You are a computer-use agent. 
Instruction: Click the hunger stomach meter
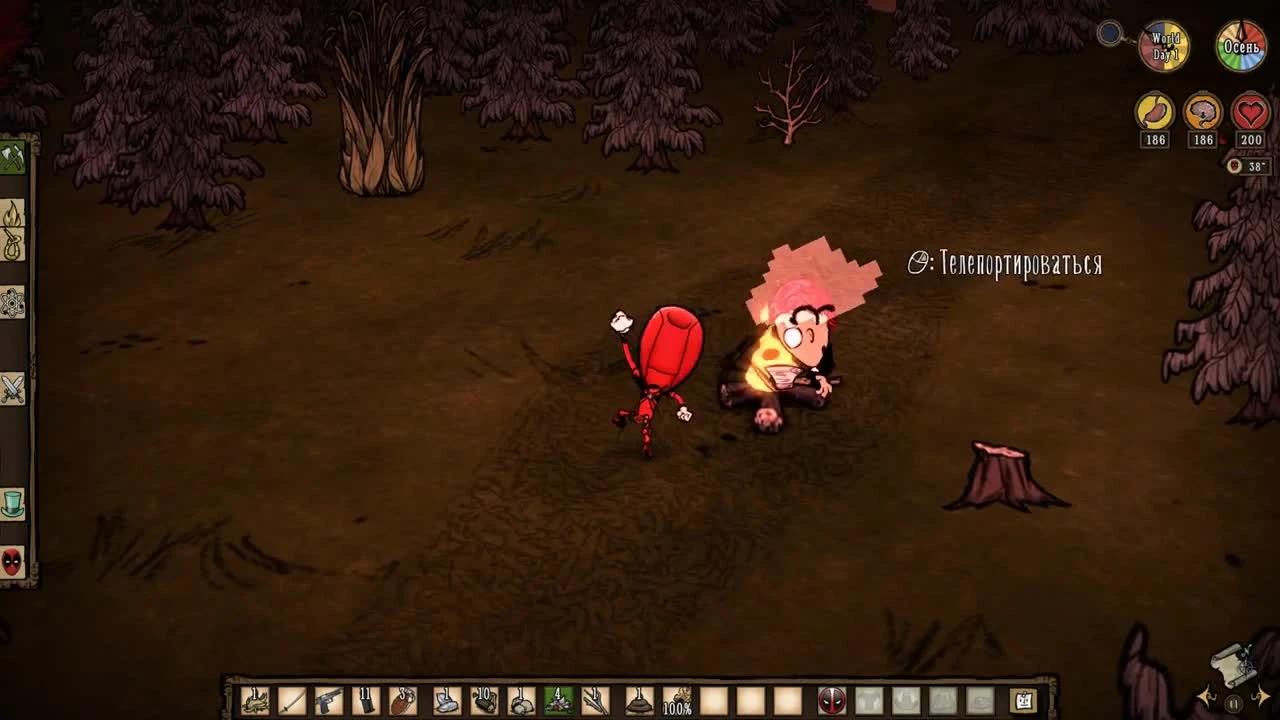(1154, 111)
